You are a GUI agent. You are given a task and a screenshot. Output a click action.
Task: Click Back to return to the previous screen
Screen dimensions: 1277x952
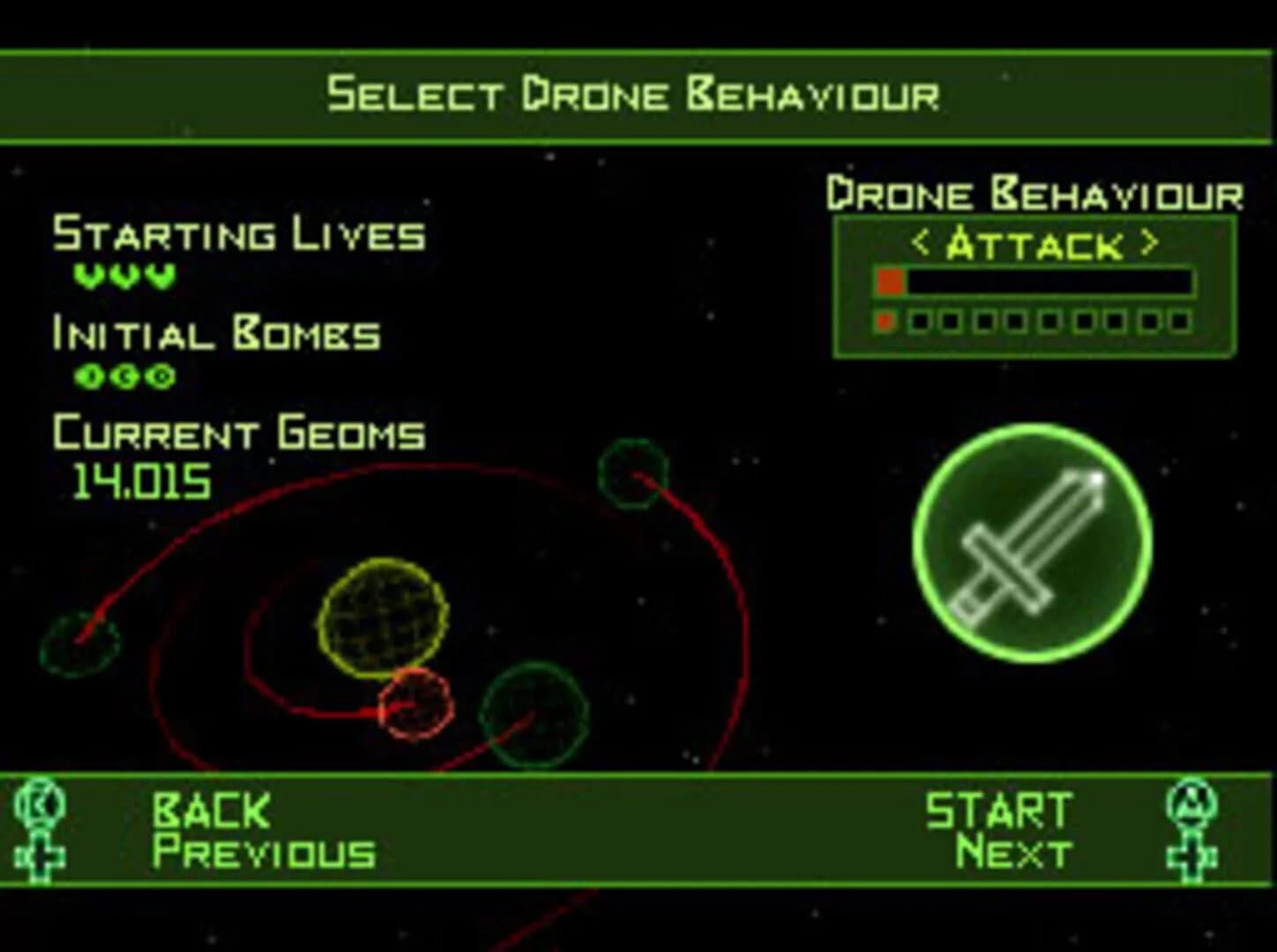click(x=212, y=808)
